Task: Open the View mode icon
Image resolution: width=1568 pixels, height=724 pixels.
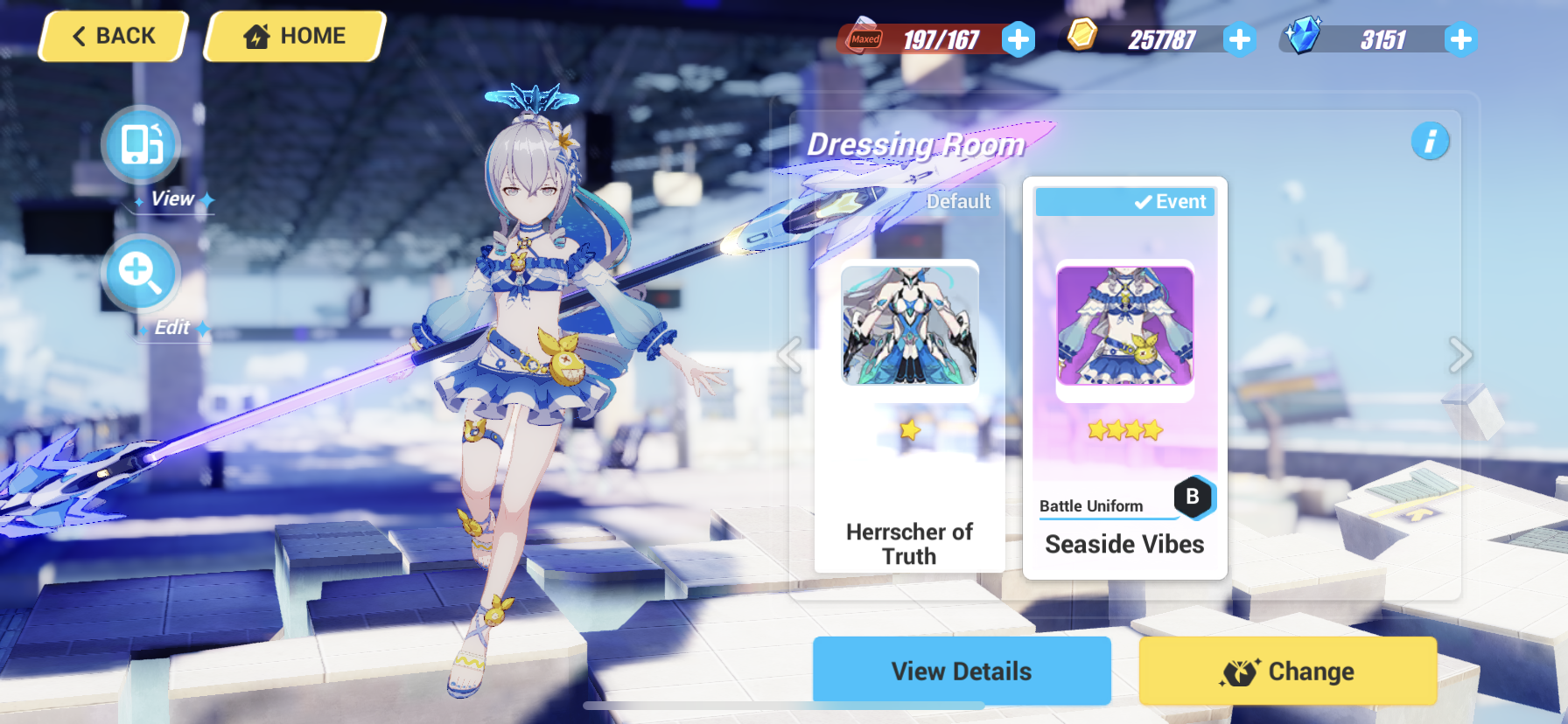Action: [142, 144]
